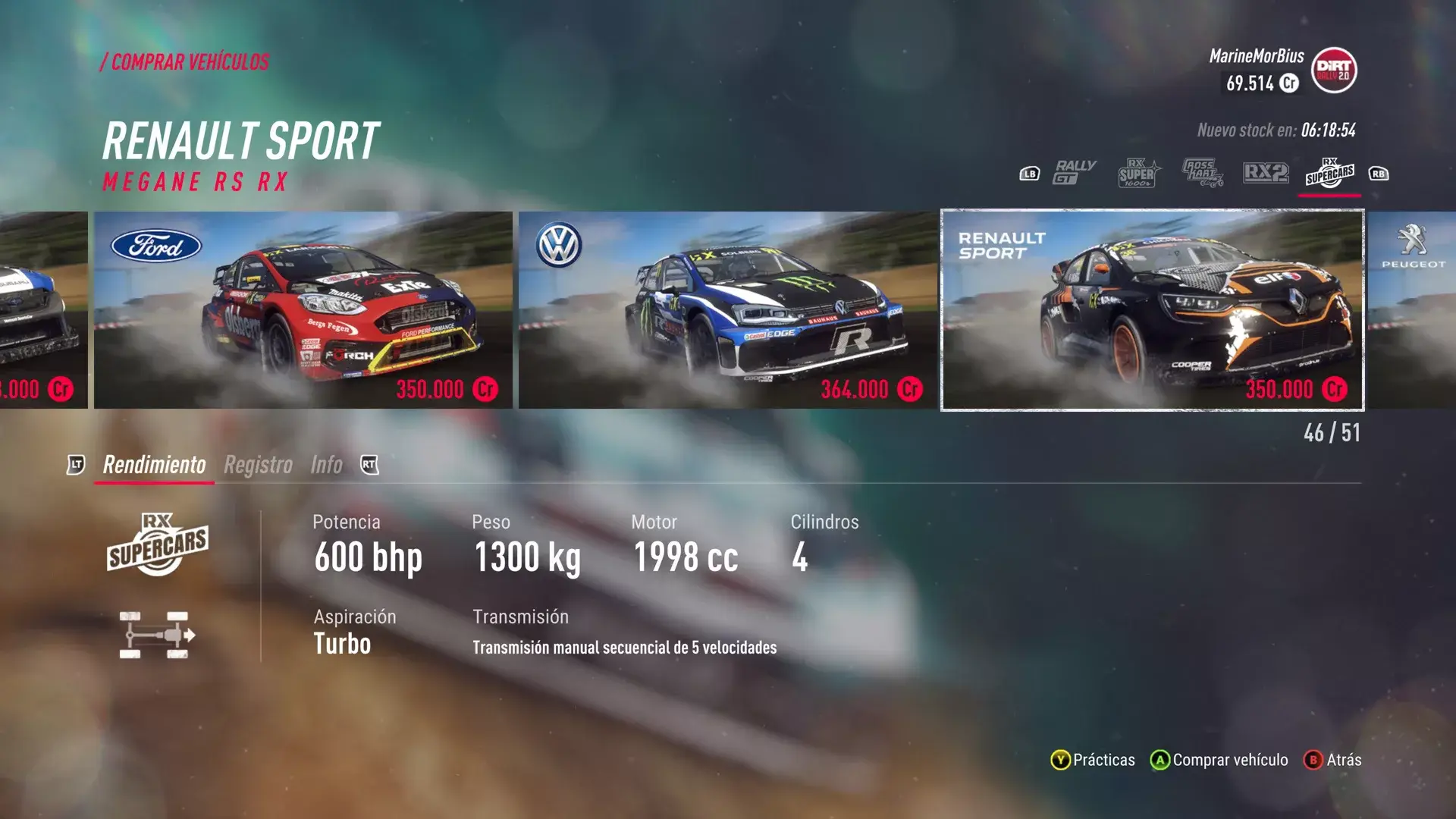Switch to the Rally GT class category
The width and height of the screenshot is (1456, 819).
(1075, 174)
